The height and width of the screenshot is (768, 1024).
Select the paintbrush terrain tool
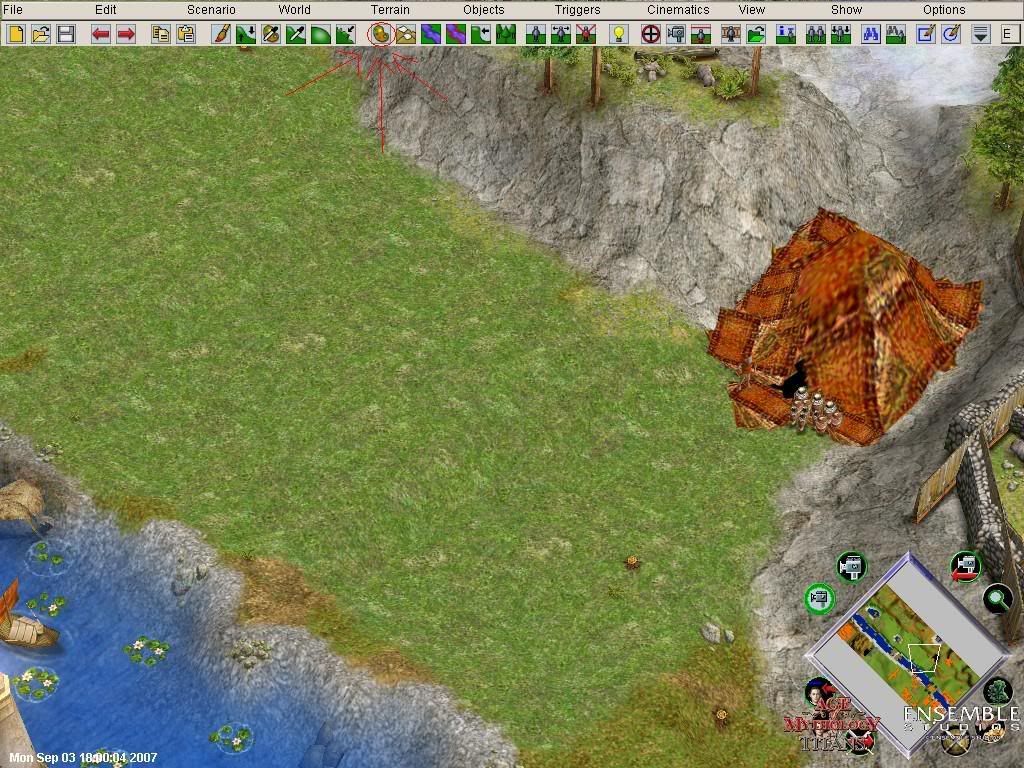[221, 34]
